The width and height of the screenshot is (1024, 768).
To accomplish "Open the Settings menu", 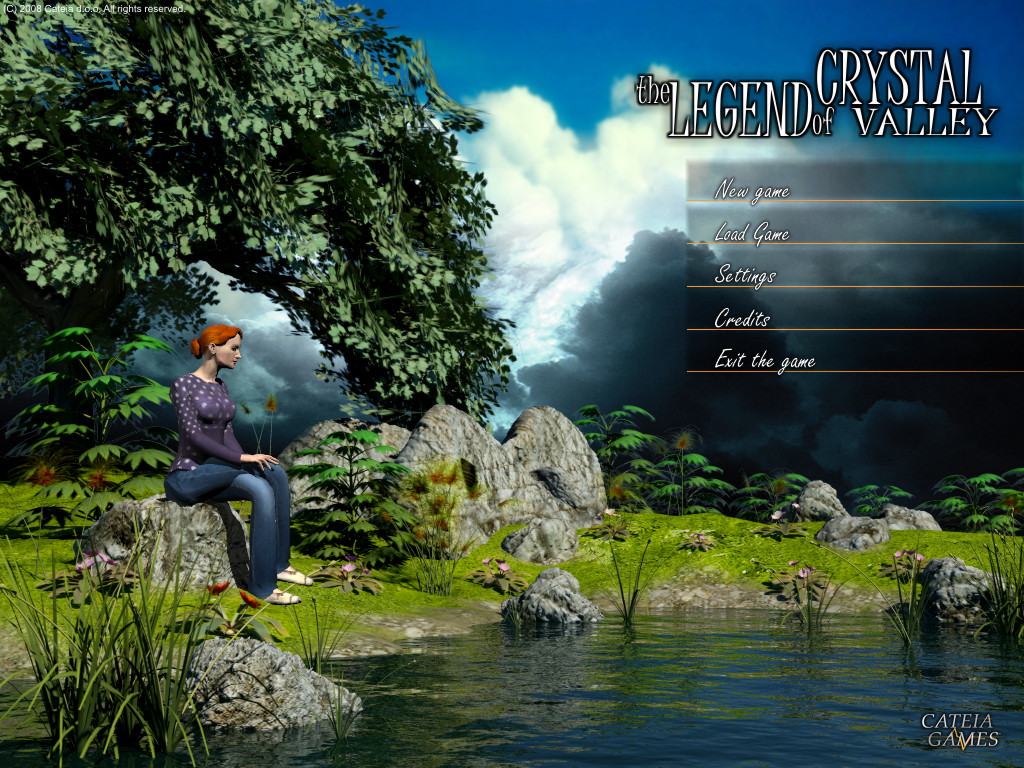I will (x=745, y=276).
